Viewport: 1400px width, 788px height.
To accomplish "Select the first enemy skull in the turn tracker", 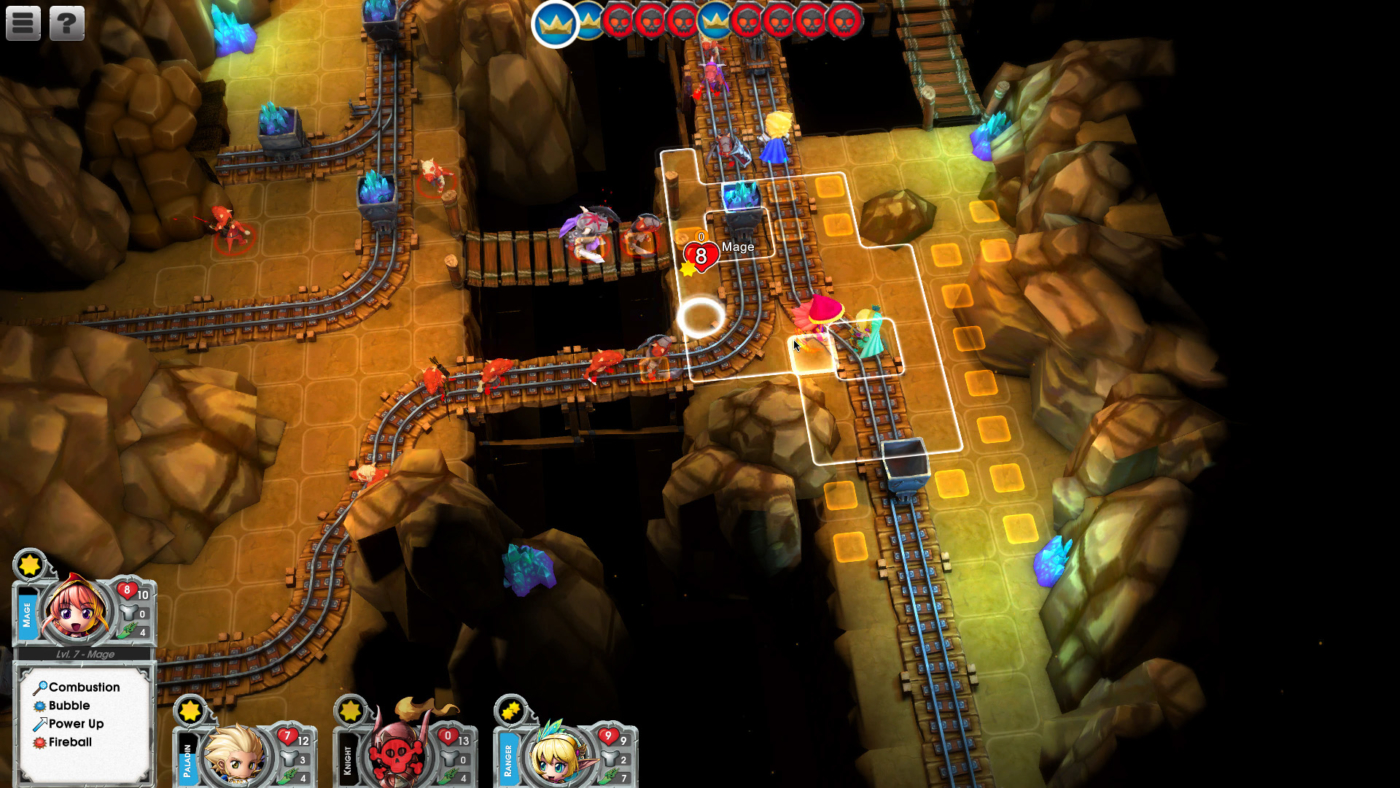I will tap(617, 22).
